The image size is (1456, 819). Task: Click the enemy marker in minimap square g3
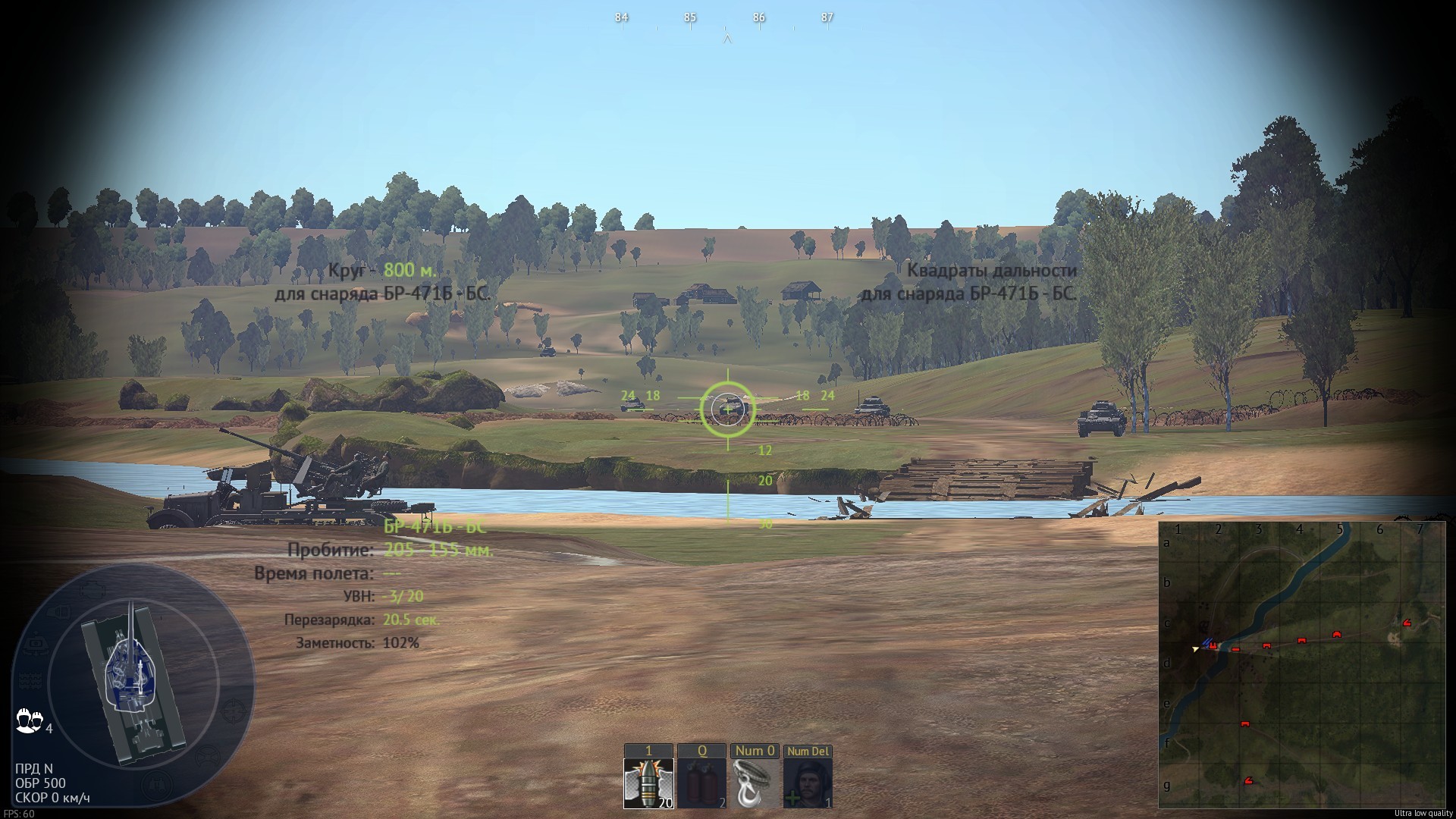click(x=1248, y=780)
